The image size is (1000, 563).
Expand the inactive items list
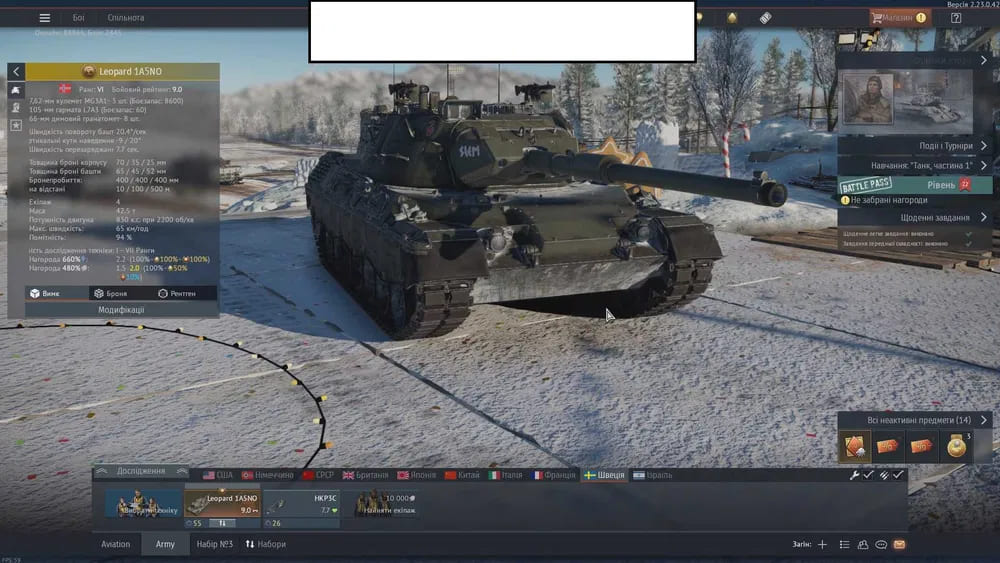click(915, 420)
